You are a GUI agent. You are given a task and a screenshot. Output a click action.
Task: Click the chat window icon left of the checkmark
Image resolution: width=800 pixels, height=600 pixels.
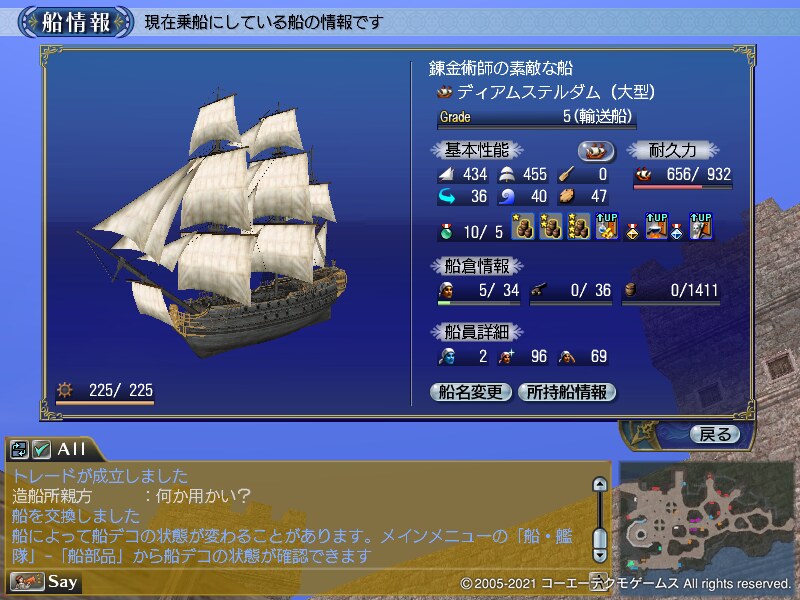[x=21, y=449]
